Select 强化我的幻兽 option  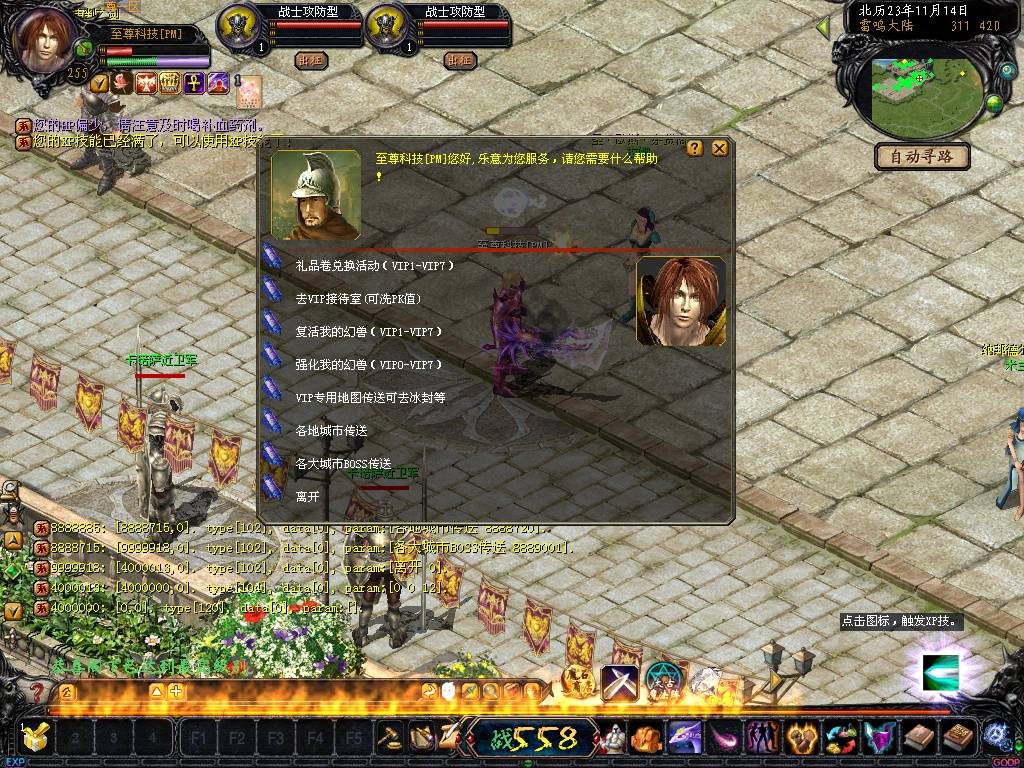368,365
